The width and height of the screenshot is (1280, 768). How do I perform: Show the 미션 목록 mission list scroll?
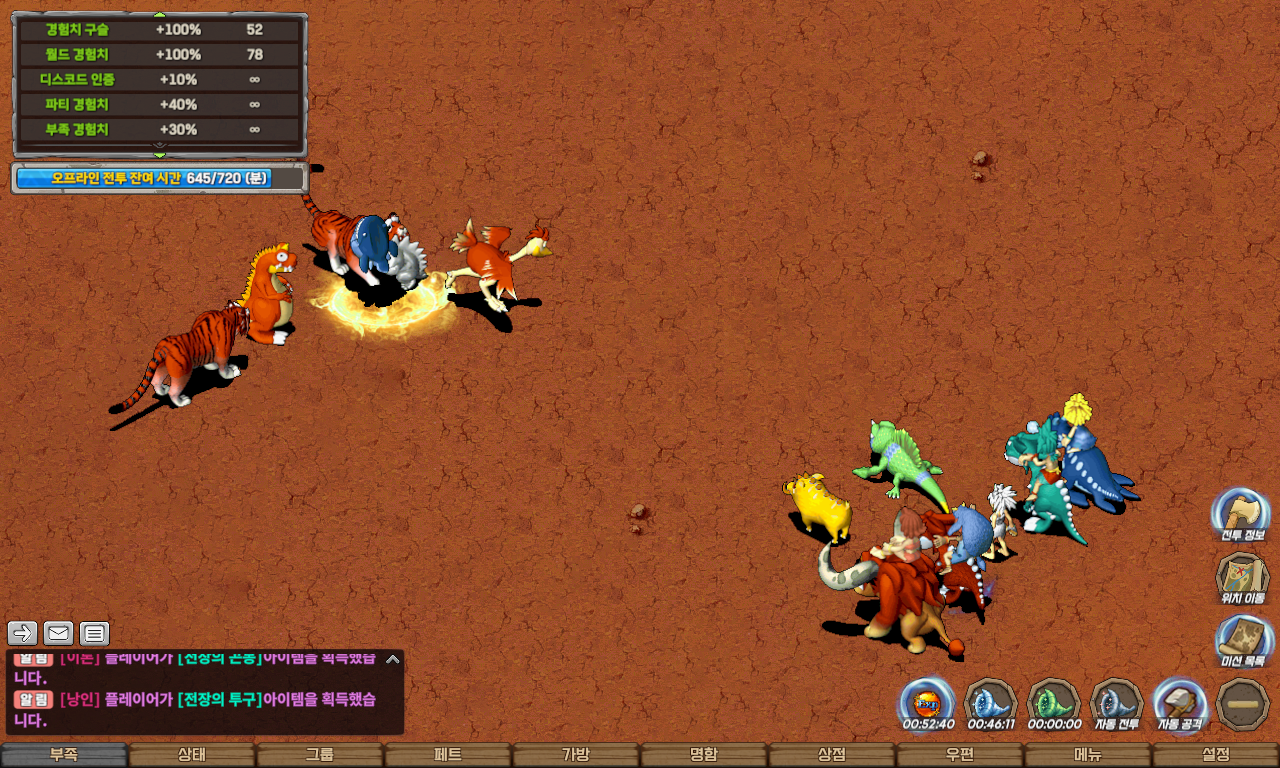[x=1242, y=641]
